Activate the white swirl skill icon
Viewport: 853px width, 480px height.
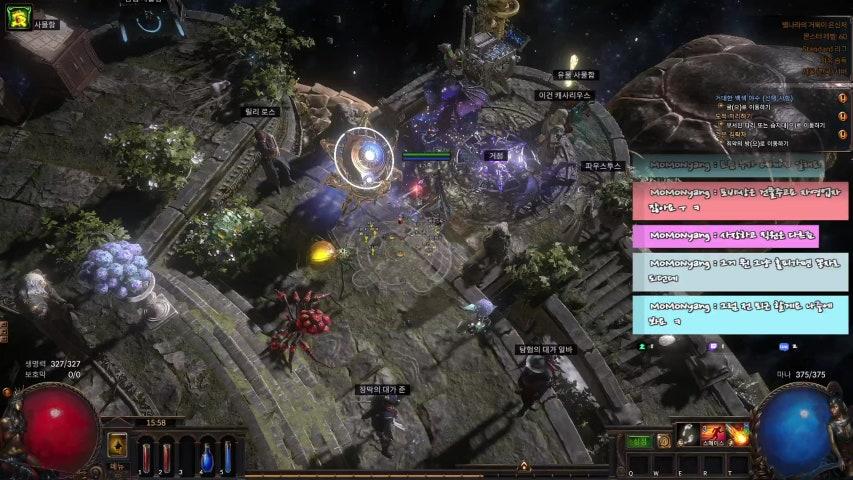688,434
